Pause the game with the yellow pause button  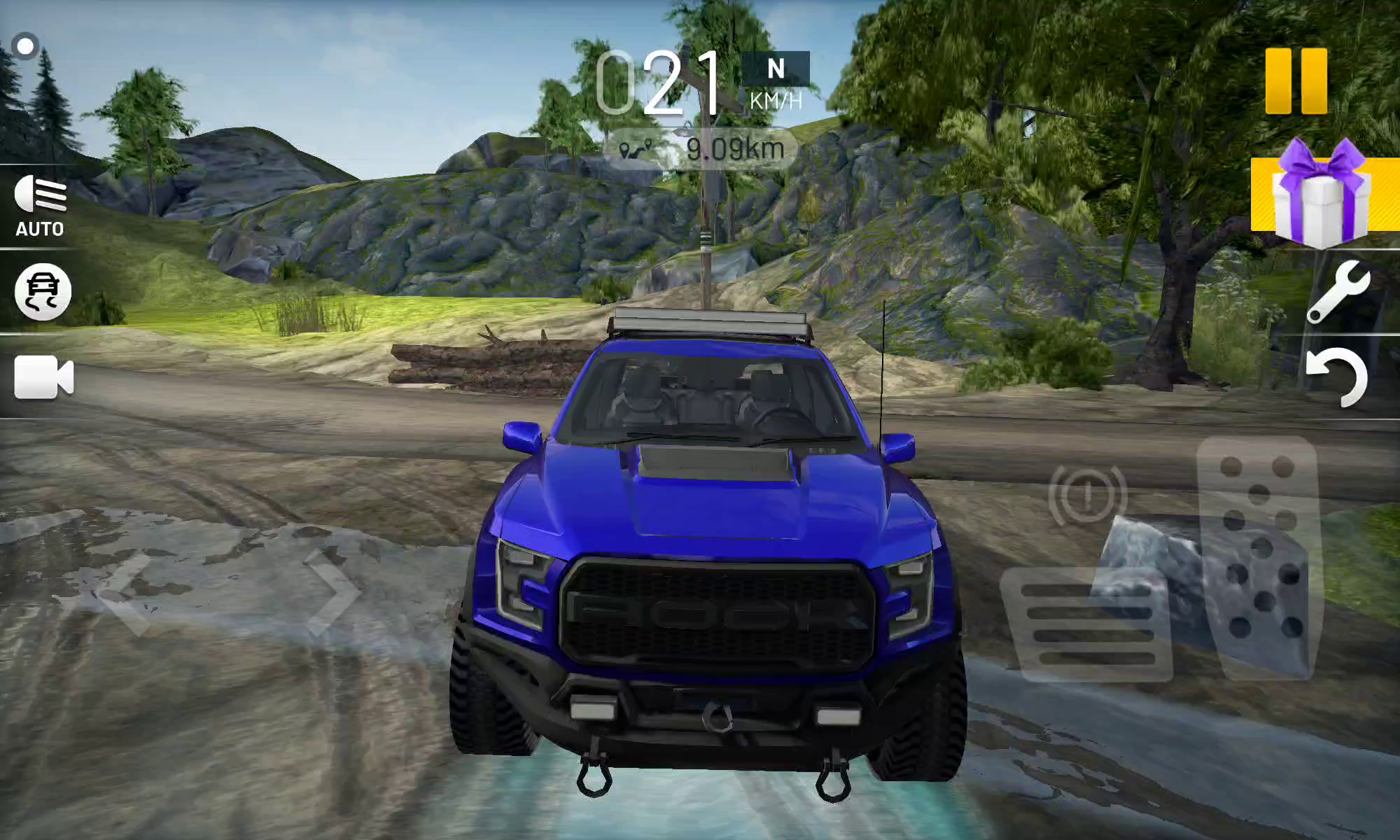point(1296,80)
